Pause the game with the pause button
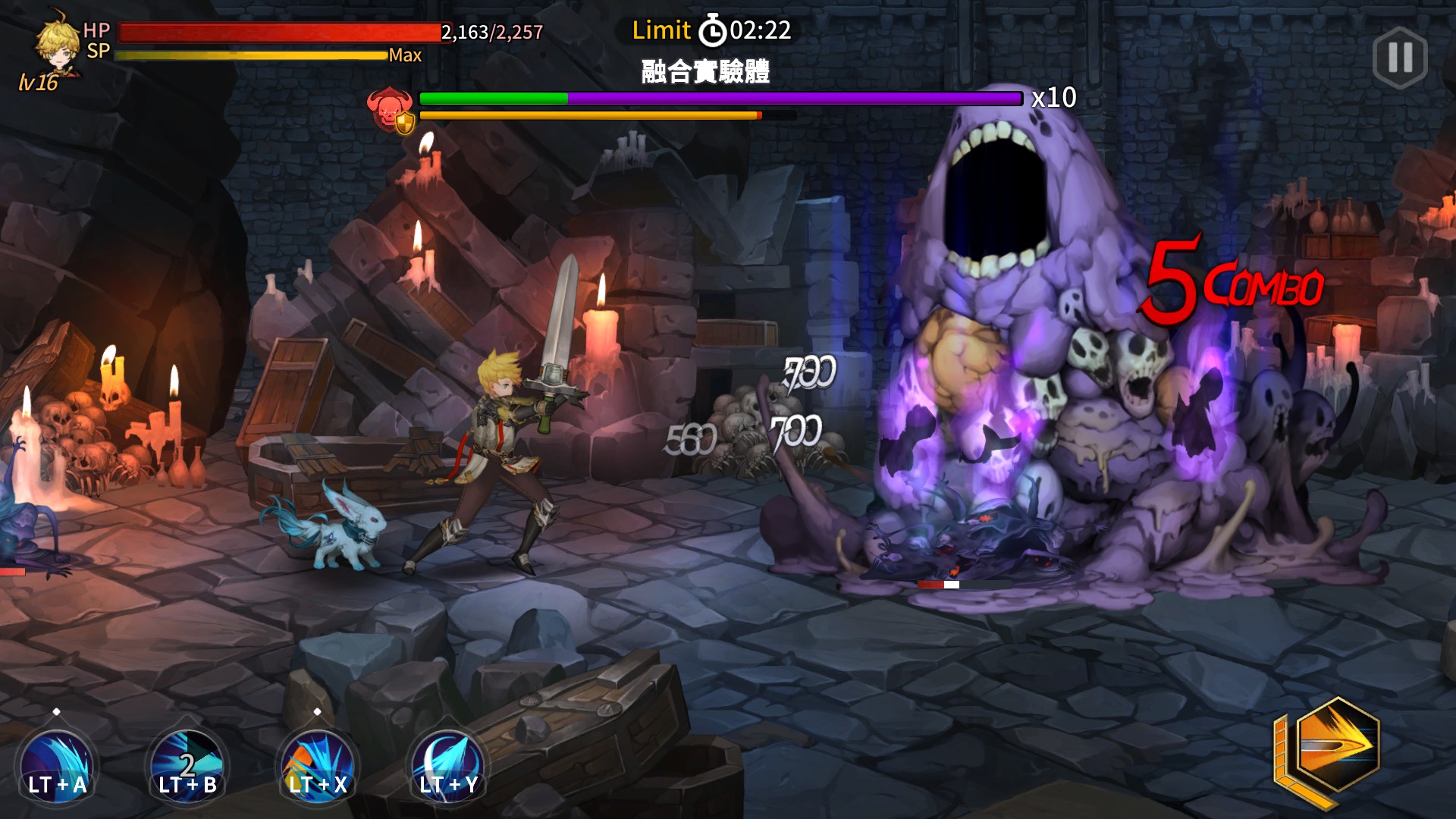Viewport: 1456px width, 819px height. coord(1400,58)
